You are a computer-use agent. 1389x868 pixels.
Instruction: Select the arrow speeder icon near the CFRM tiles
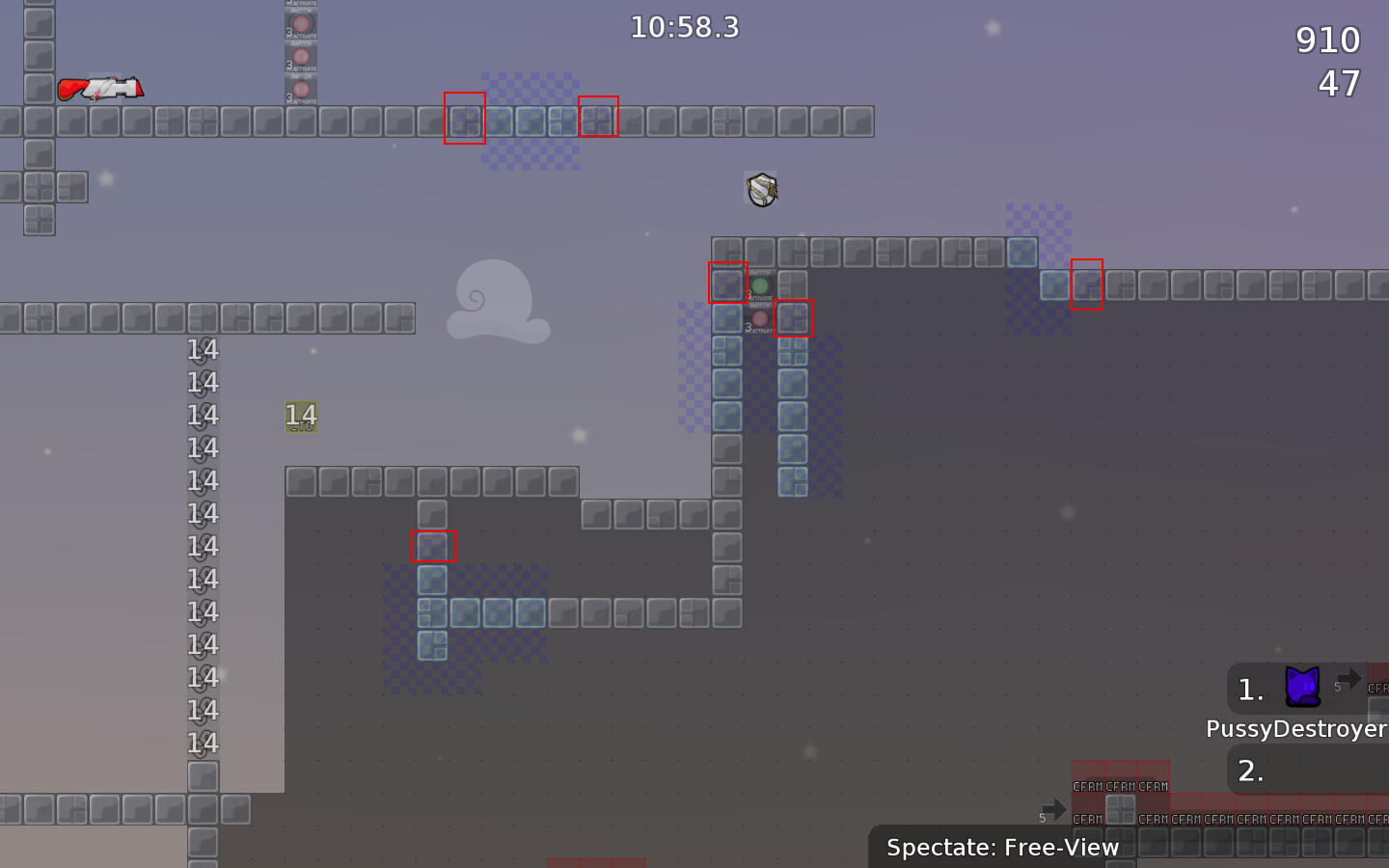point(1054,811)
